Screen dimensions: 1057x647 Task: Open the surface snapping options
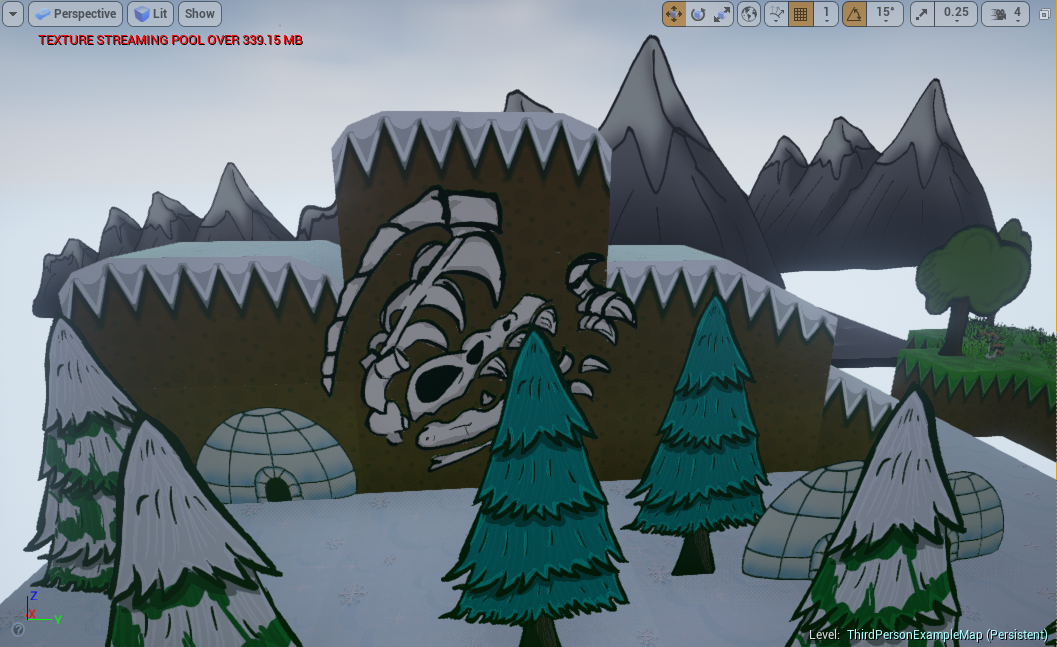tap(776, 14)
